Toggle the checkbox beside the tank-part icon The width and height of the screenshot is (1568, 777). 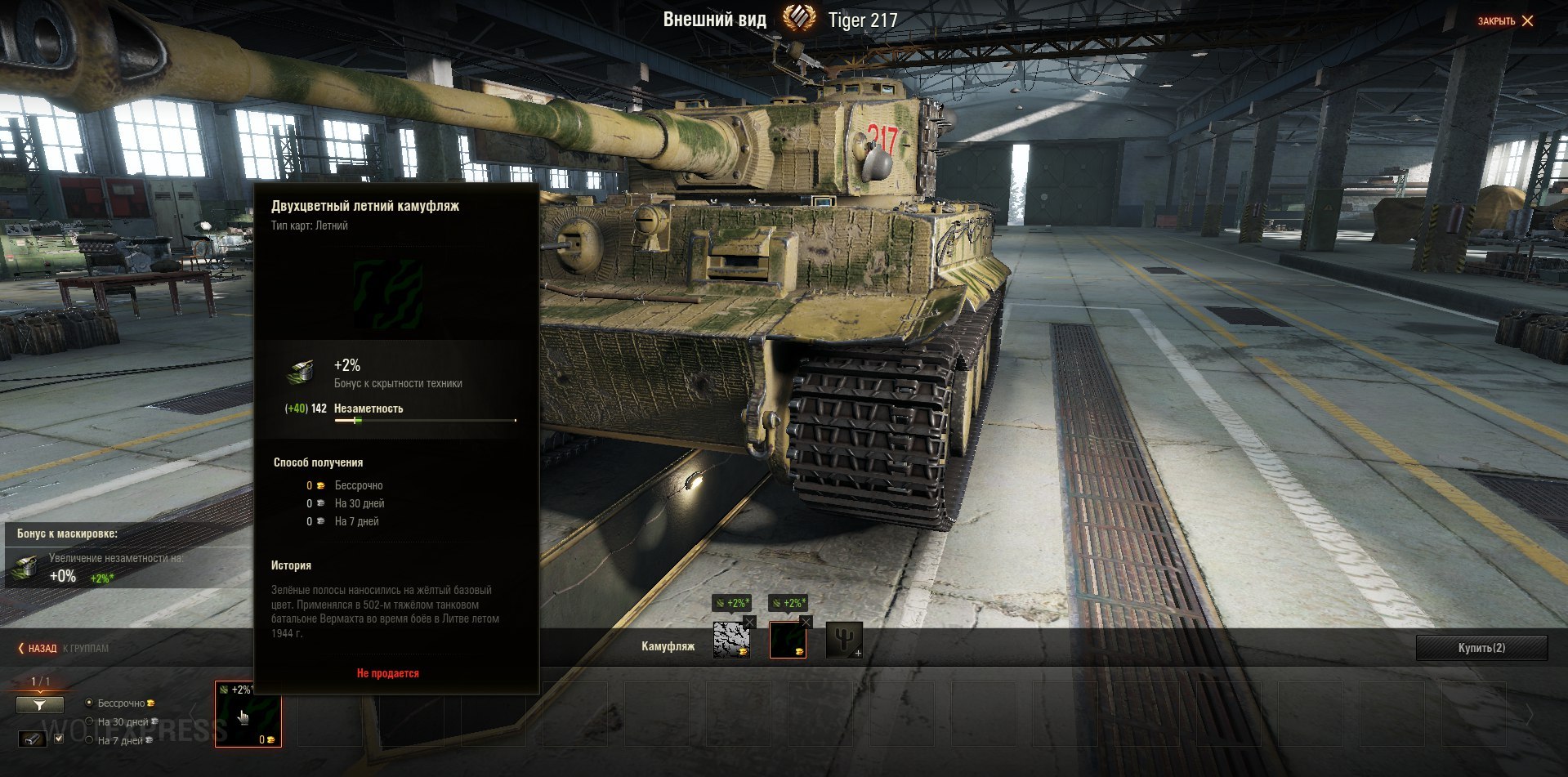(x=59, y=739)
